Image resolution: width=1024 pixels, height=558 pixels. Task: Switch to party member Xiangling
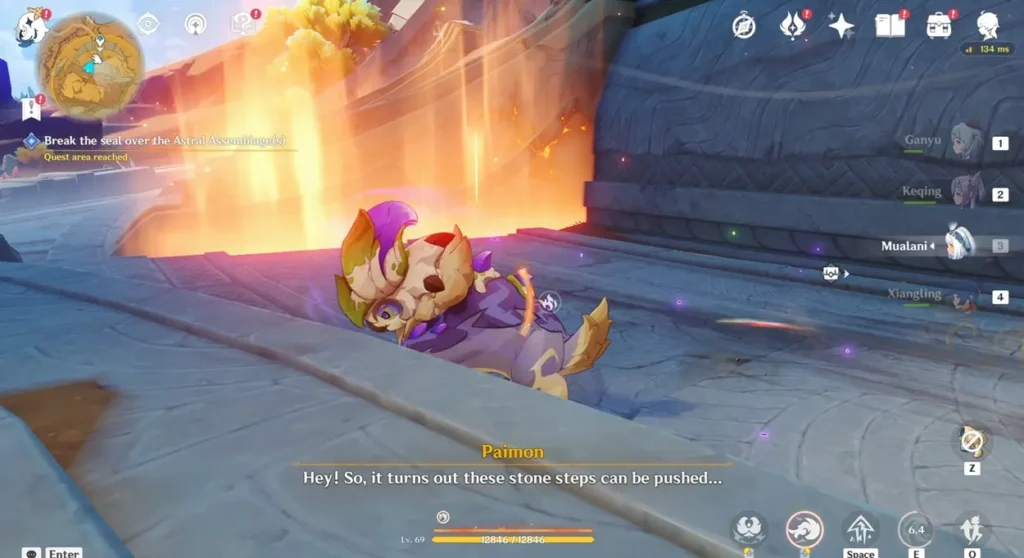pyautogui.click(x=963, y=296)
